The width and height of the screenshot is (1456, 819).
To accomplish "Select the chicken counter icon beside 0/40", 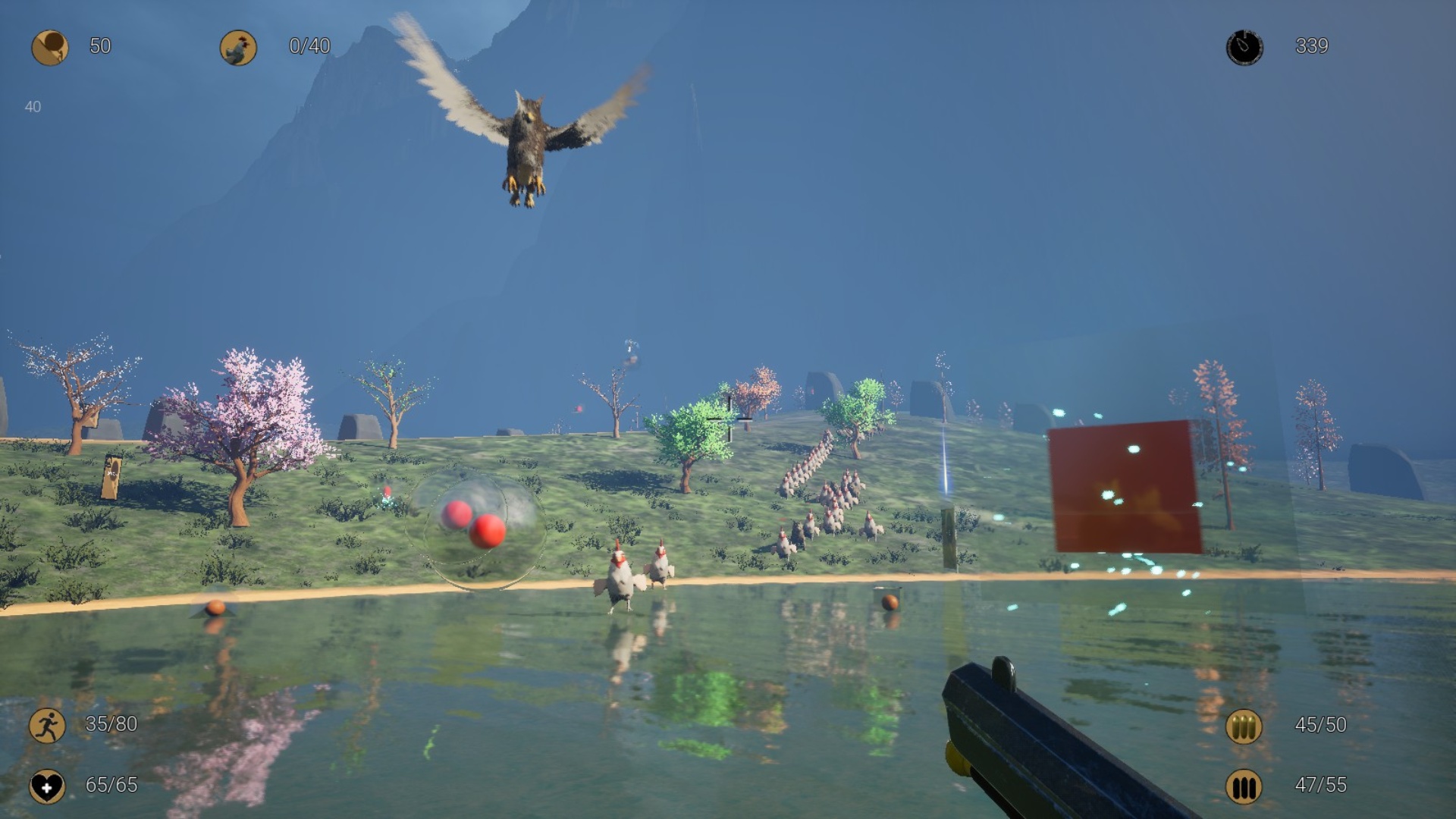I will tap(239, 45).
